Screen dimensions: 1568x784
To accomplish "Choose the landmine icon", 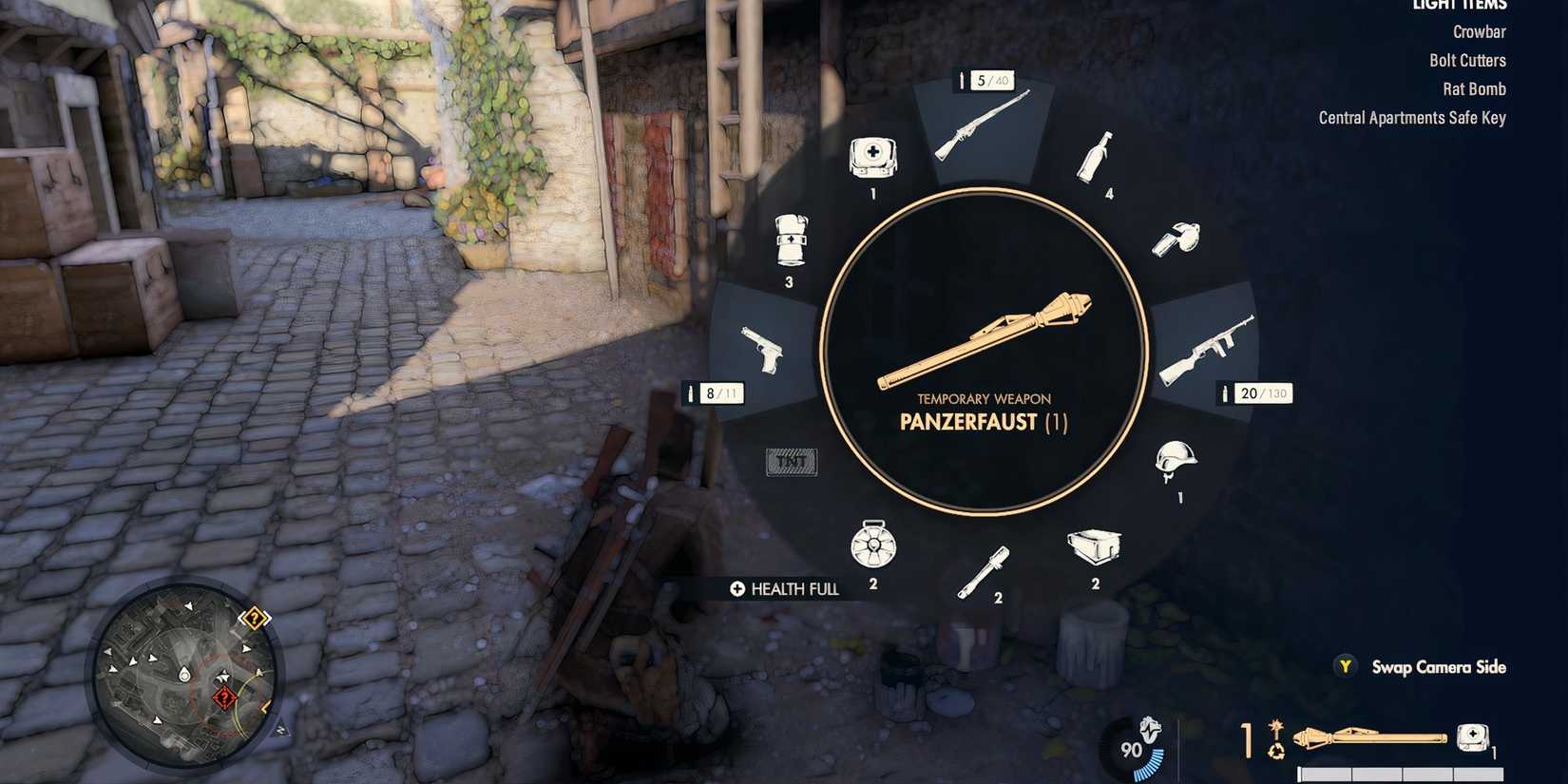I will (x=872, y=546).
